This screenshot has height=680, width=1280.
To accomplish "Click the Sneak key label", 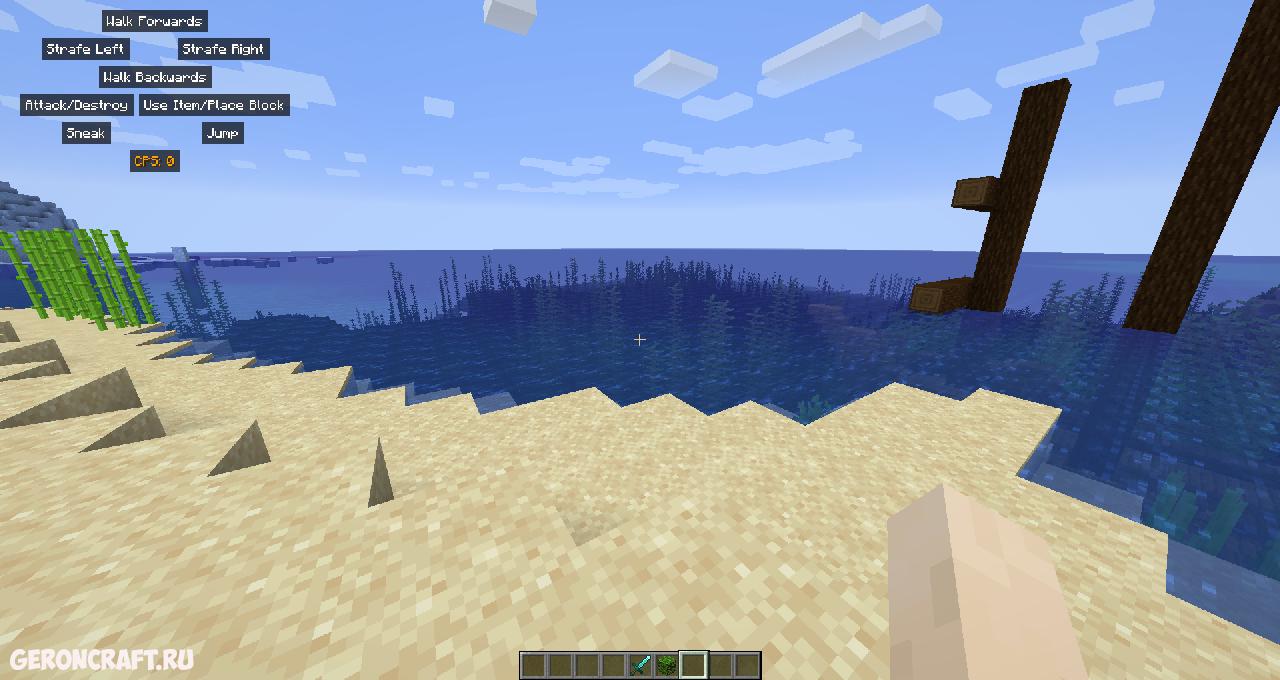I will [x=86, y=133].
